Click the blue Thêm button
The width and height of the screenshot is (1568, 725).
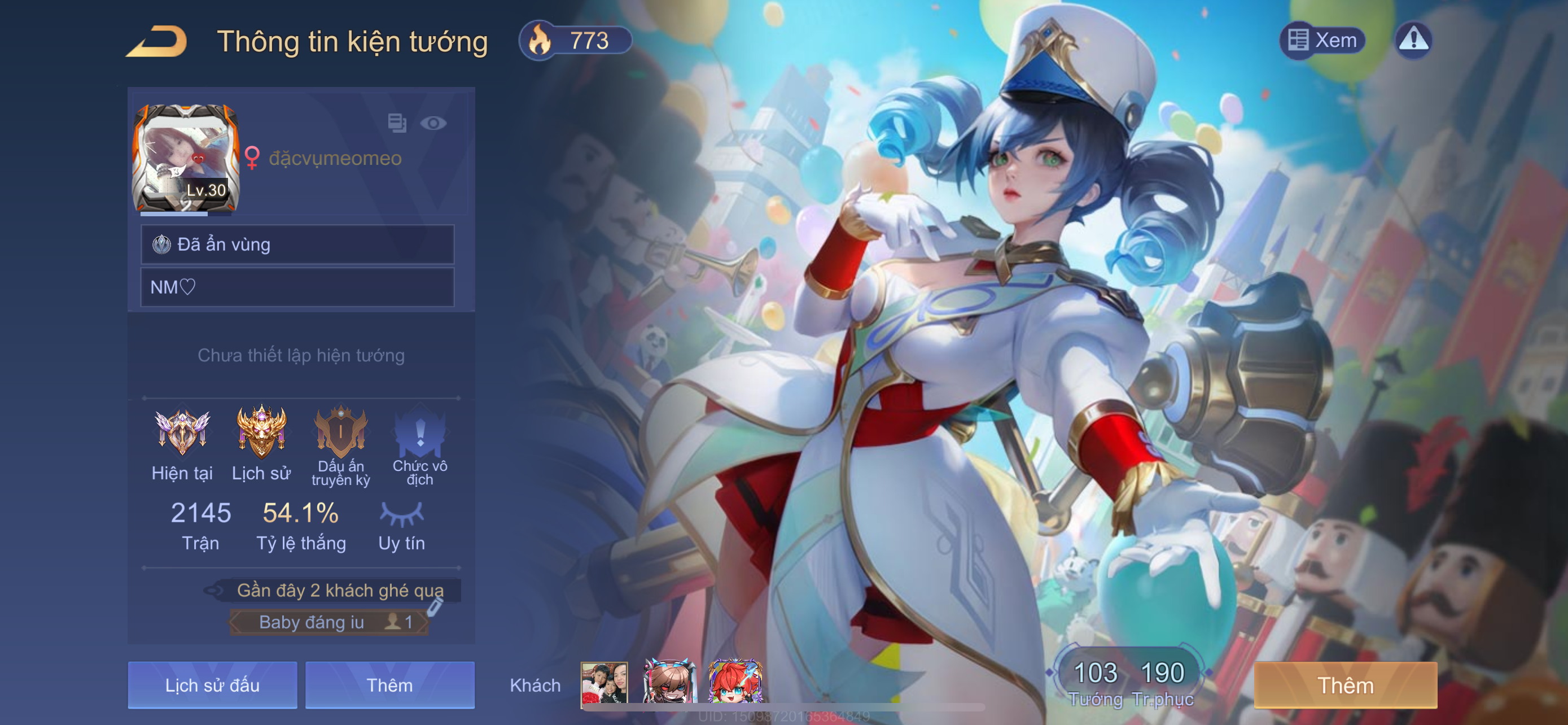pos(389,685)
